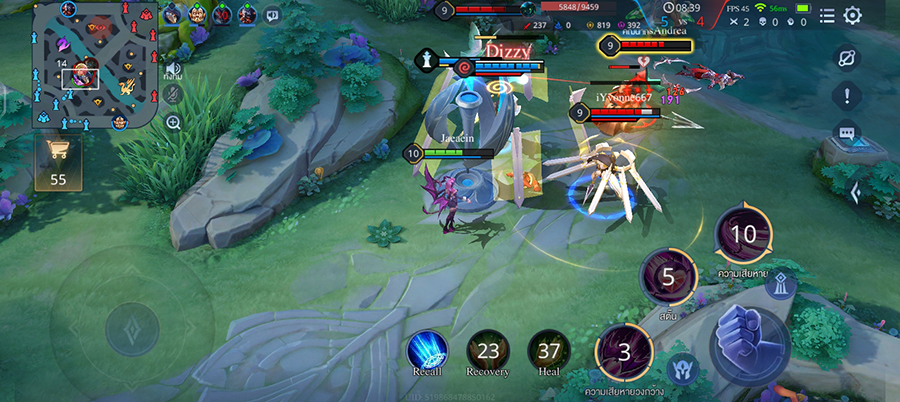Open the shop cart showing 55 gold
Image resolution: width=900 pixels, height=402 pixels.
(57, 158)
